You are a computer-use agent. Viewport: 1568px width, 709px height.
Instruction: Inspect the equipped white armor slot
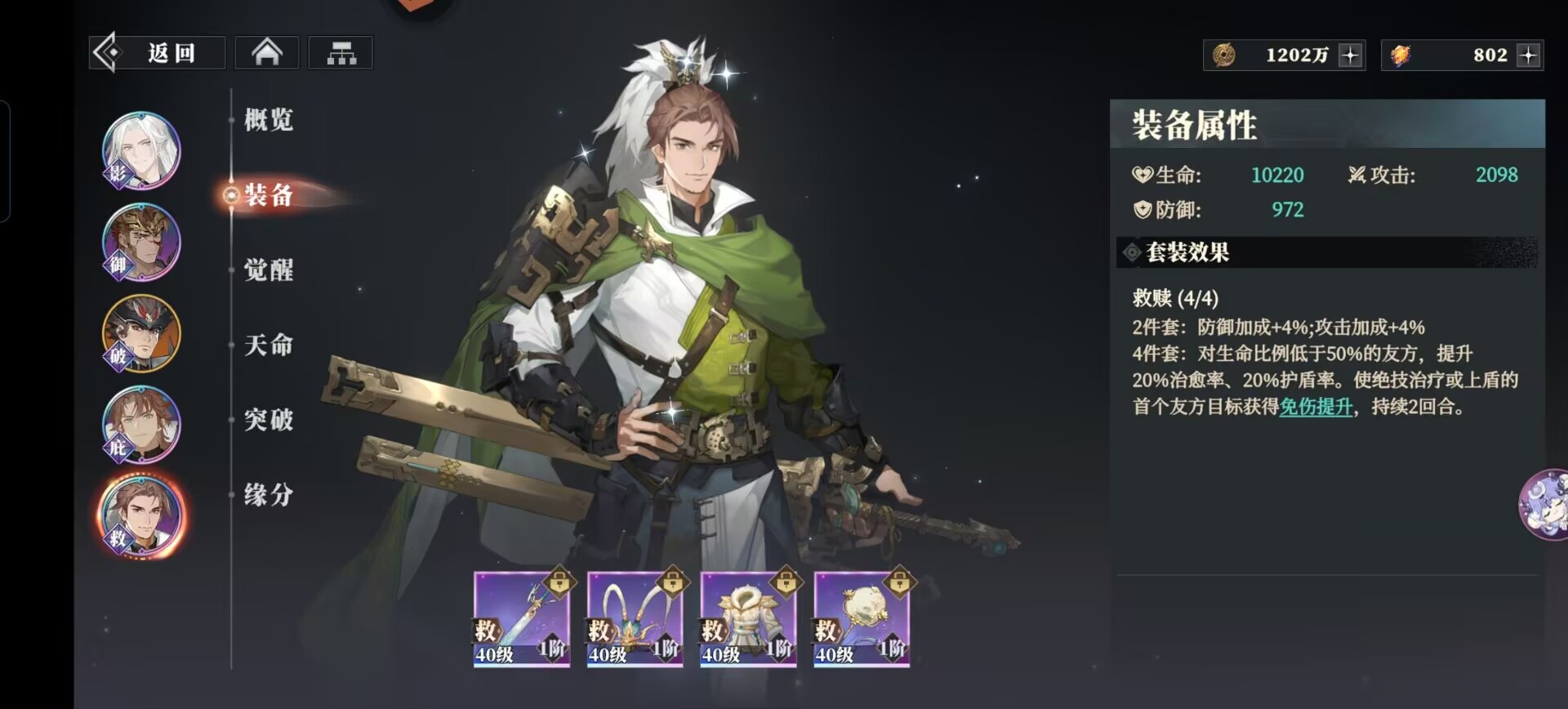click(x=748, y=619)
